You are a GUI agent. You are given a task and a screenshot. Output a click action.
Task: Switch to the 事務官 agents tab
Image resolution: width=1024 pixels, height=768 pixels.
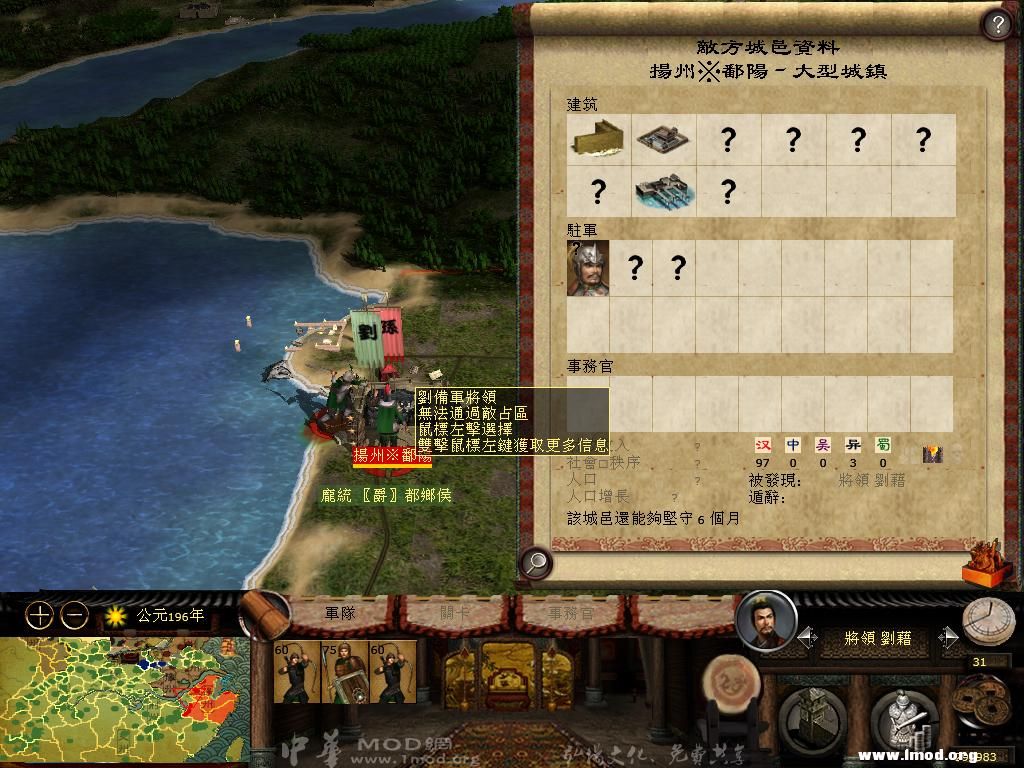[x=570, y=613]
